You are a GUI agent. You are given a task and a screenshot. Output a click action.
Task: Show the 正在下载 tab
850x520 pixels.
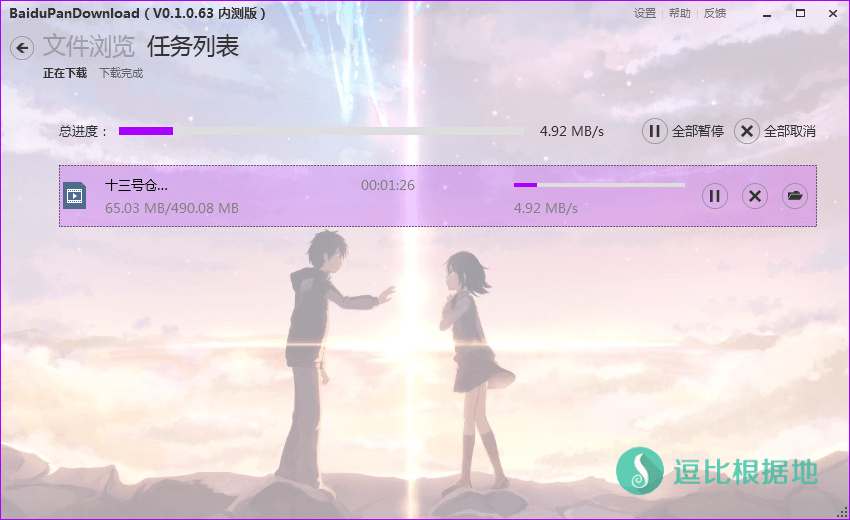point(65,73)
